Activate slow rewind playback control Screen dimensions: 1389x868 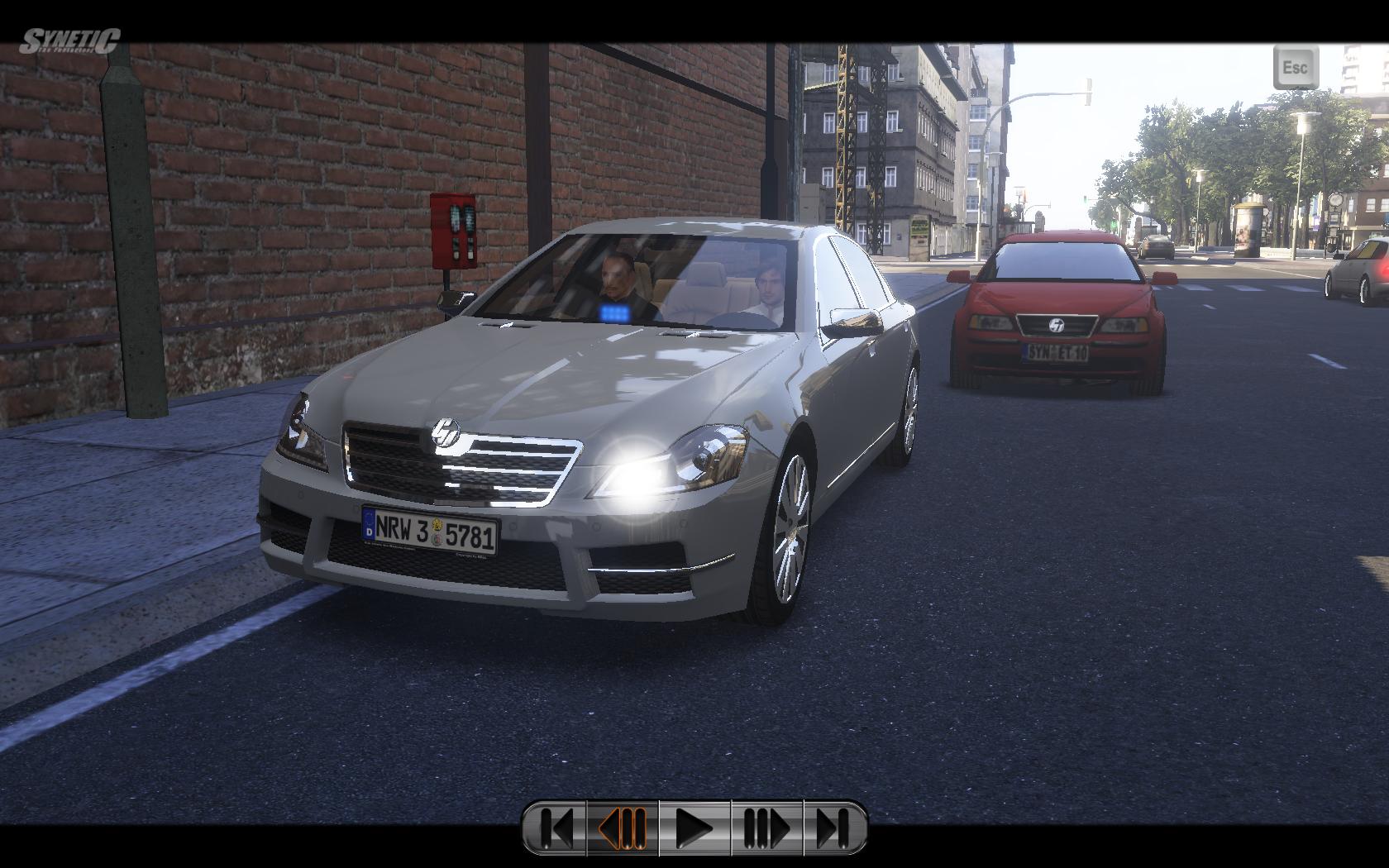tap(623, 827)
